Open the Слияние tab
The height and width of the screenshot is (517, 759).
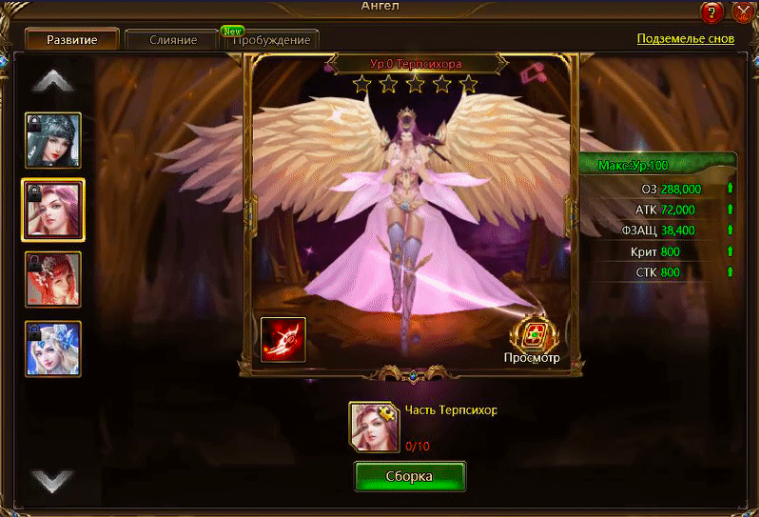(x=172, y=40)
